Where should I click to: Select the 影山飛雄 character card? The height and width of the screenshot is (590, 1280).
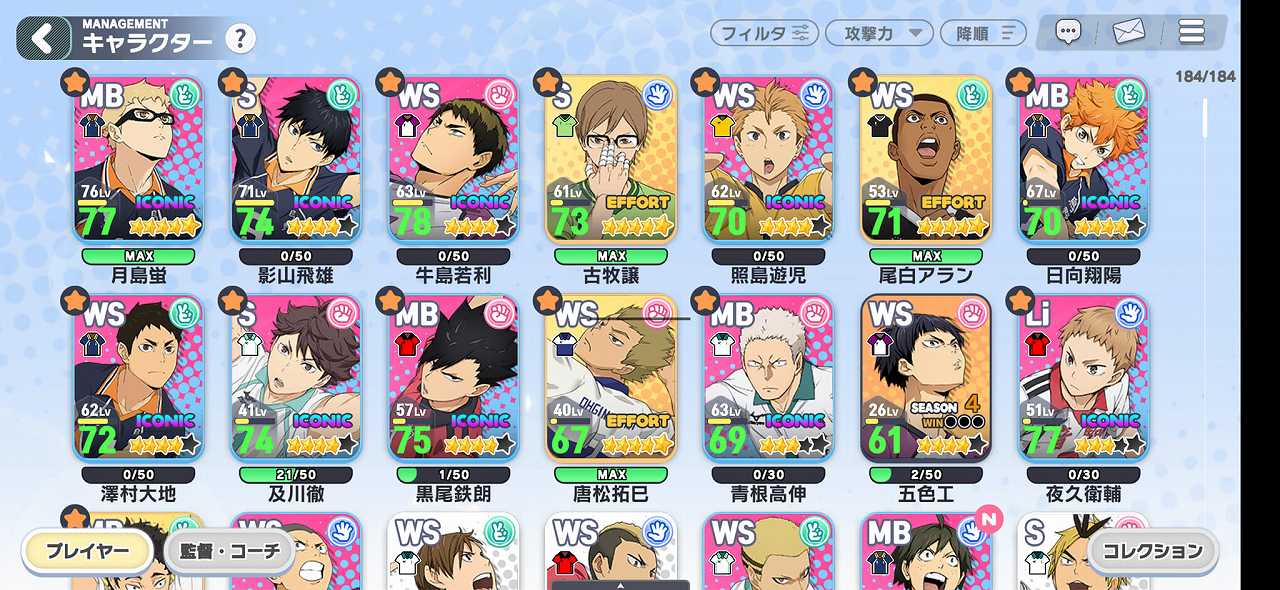[296, 160]
